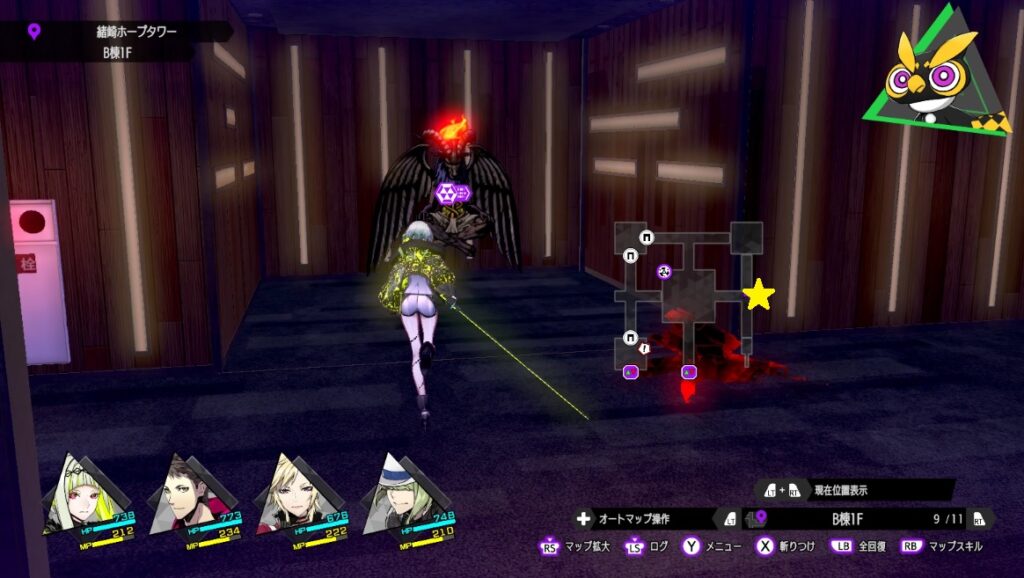Select Ringo's green-haired party portrait
The image size is (1024, 578).
[x=77, y=497]
